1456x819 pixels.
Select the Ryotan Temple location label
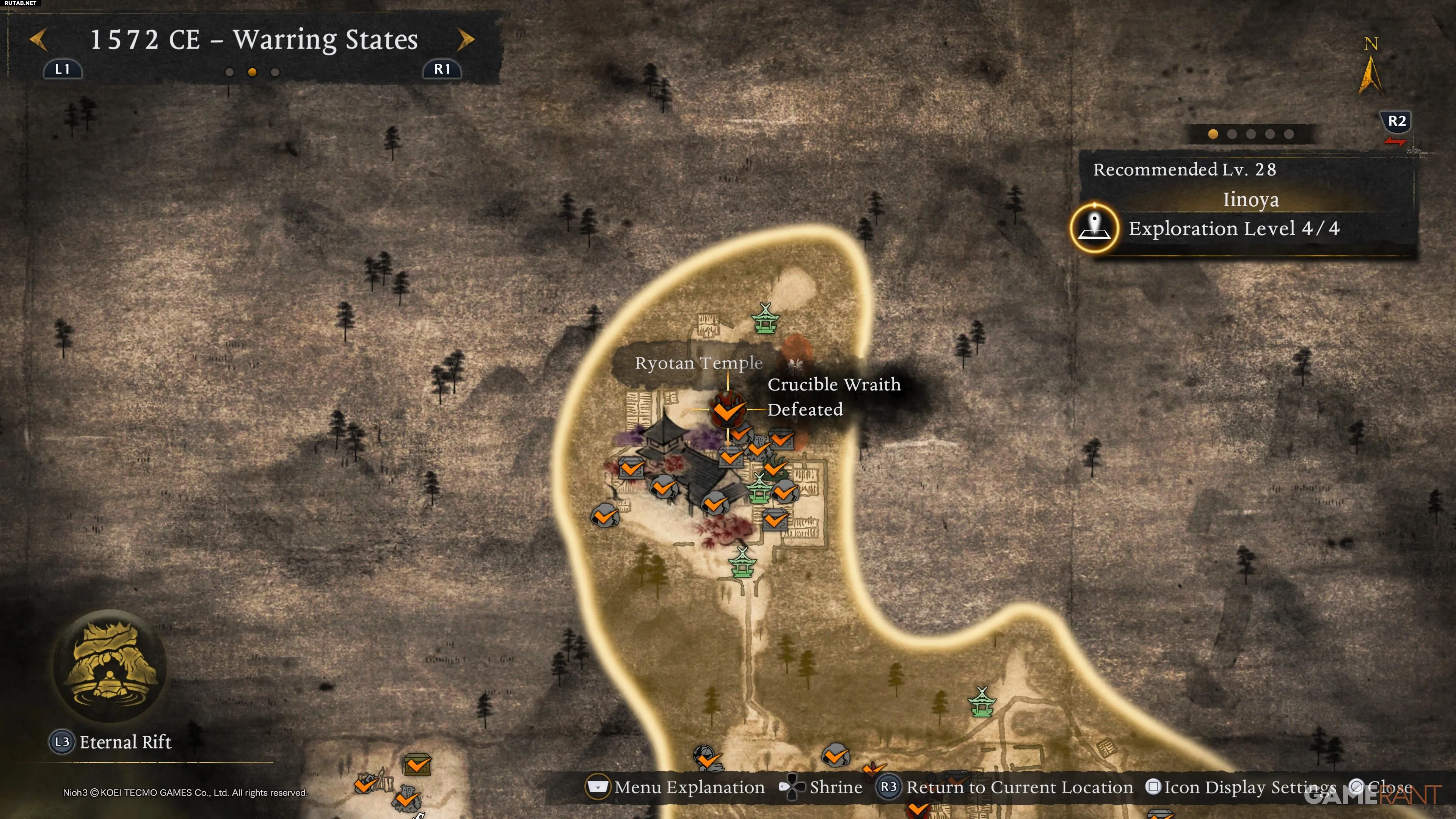click(698, 363)
